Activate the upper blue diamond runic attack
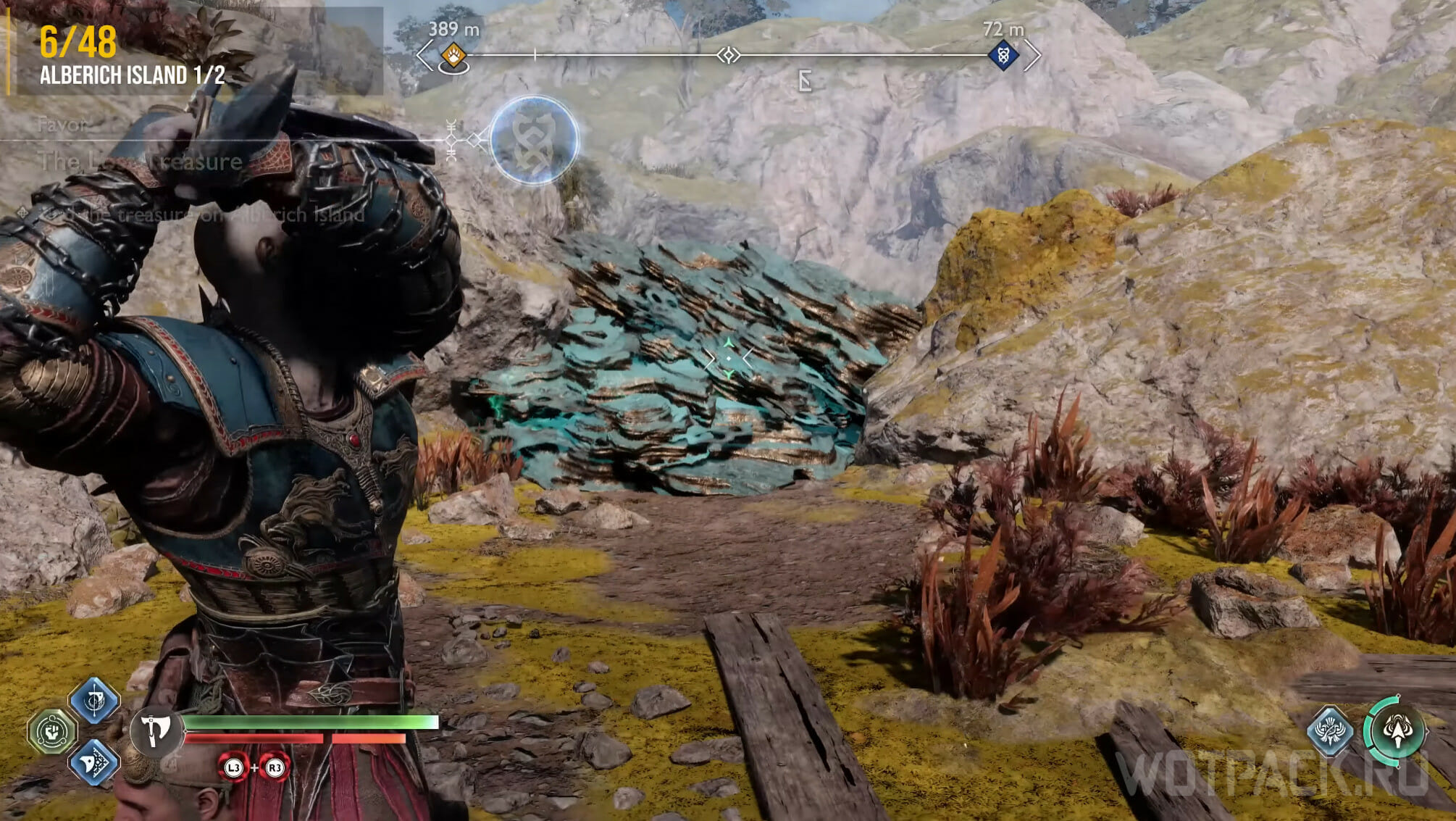 coord(94,700)
